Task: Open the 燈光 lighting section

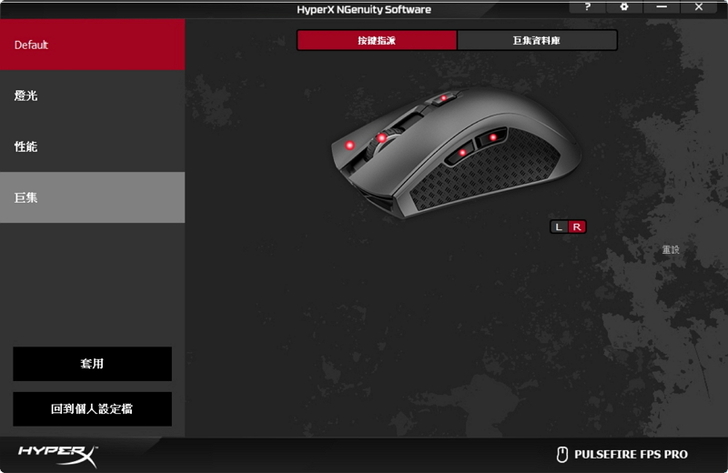Action: (92, 96)
